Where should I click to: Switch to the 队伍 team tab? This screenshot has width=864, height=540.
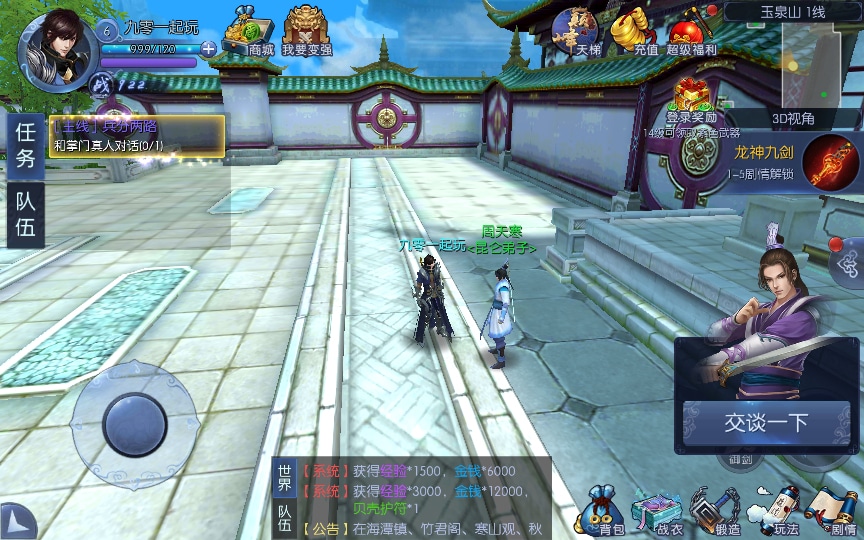(x=26, y=213)
